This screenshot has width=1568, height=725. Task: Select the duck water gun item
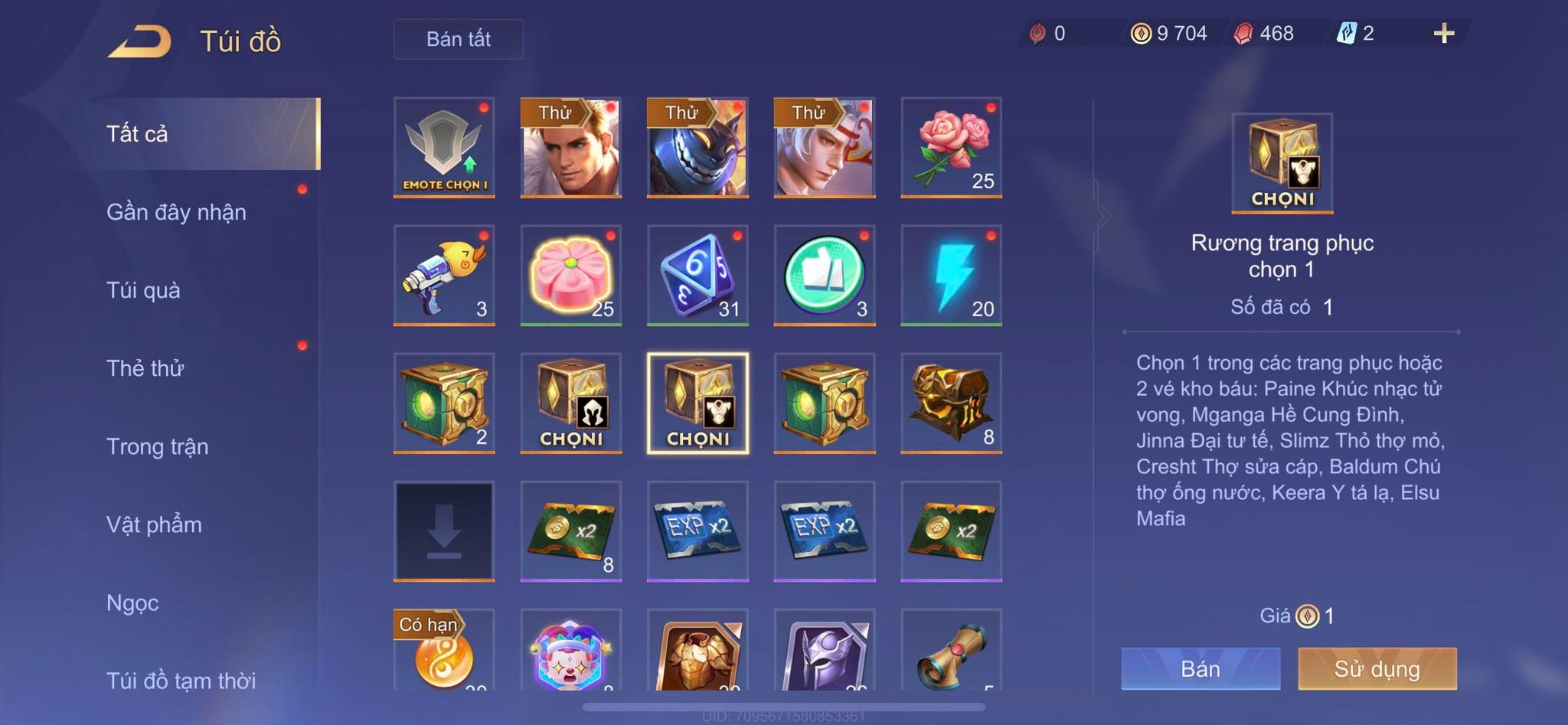pyautogui.click(x=444, y=276)
